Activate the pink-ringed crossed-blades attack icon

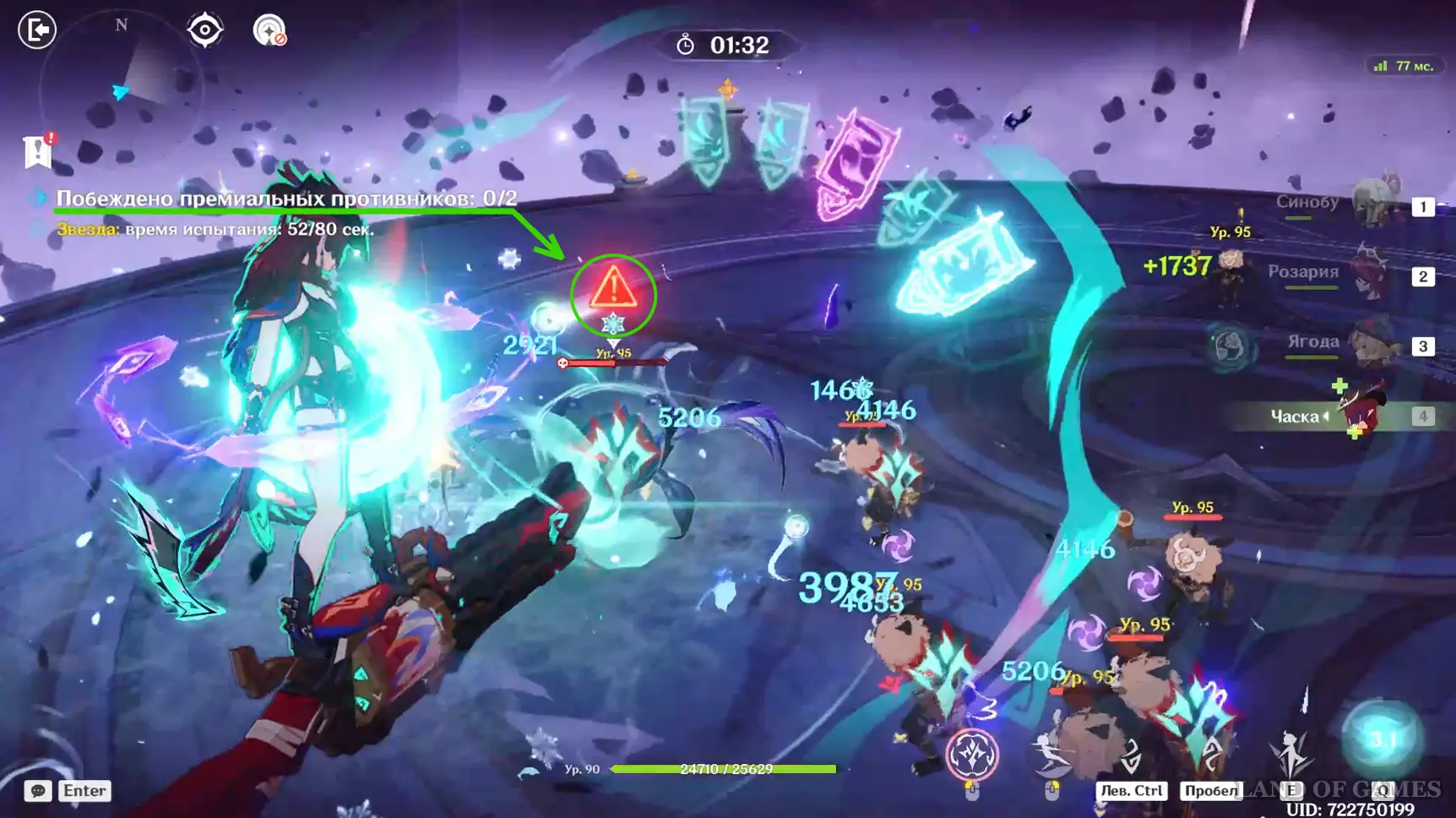click(x=972, y=754)
